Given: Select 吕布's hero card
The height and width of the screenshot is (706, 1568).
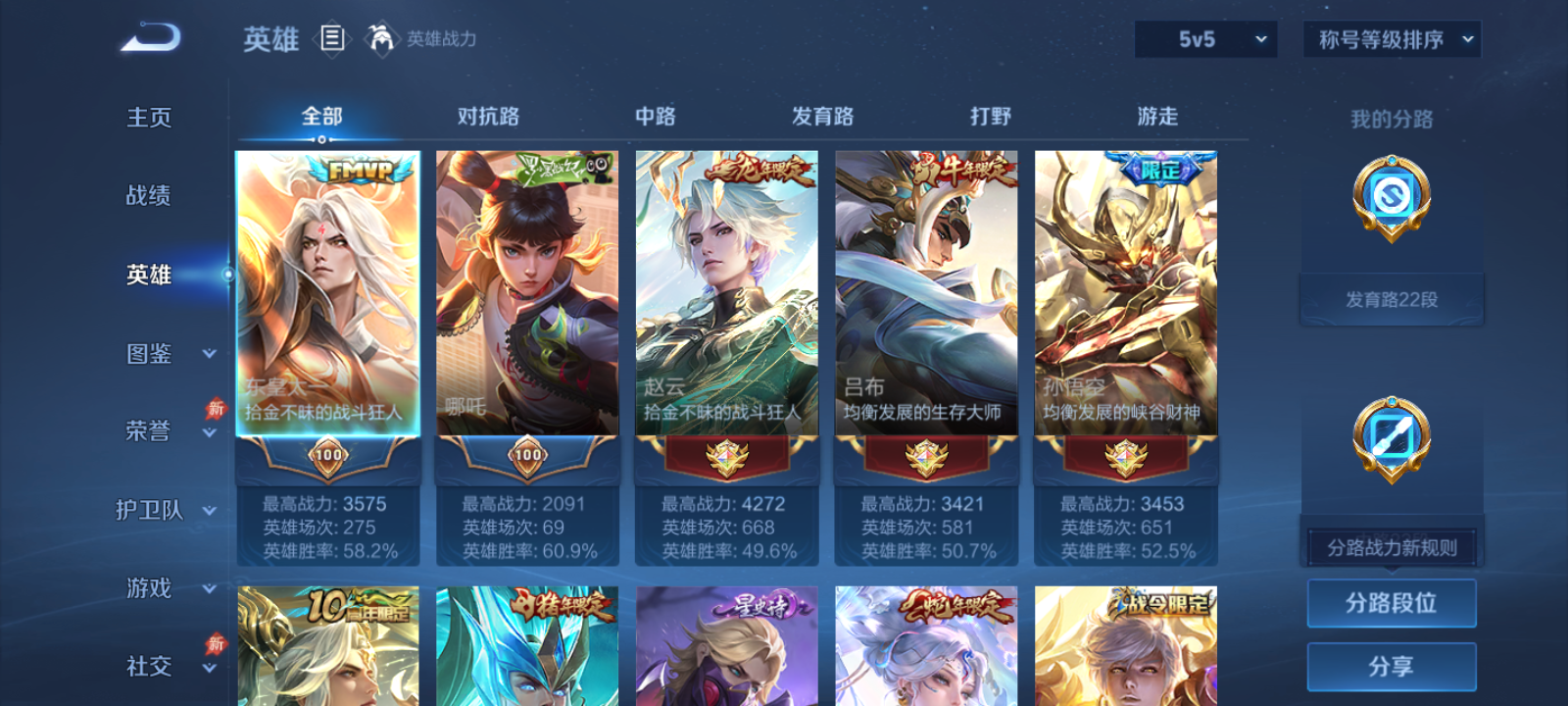Looking at the screenshot, I should 925,304.
